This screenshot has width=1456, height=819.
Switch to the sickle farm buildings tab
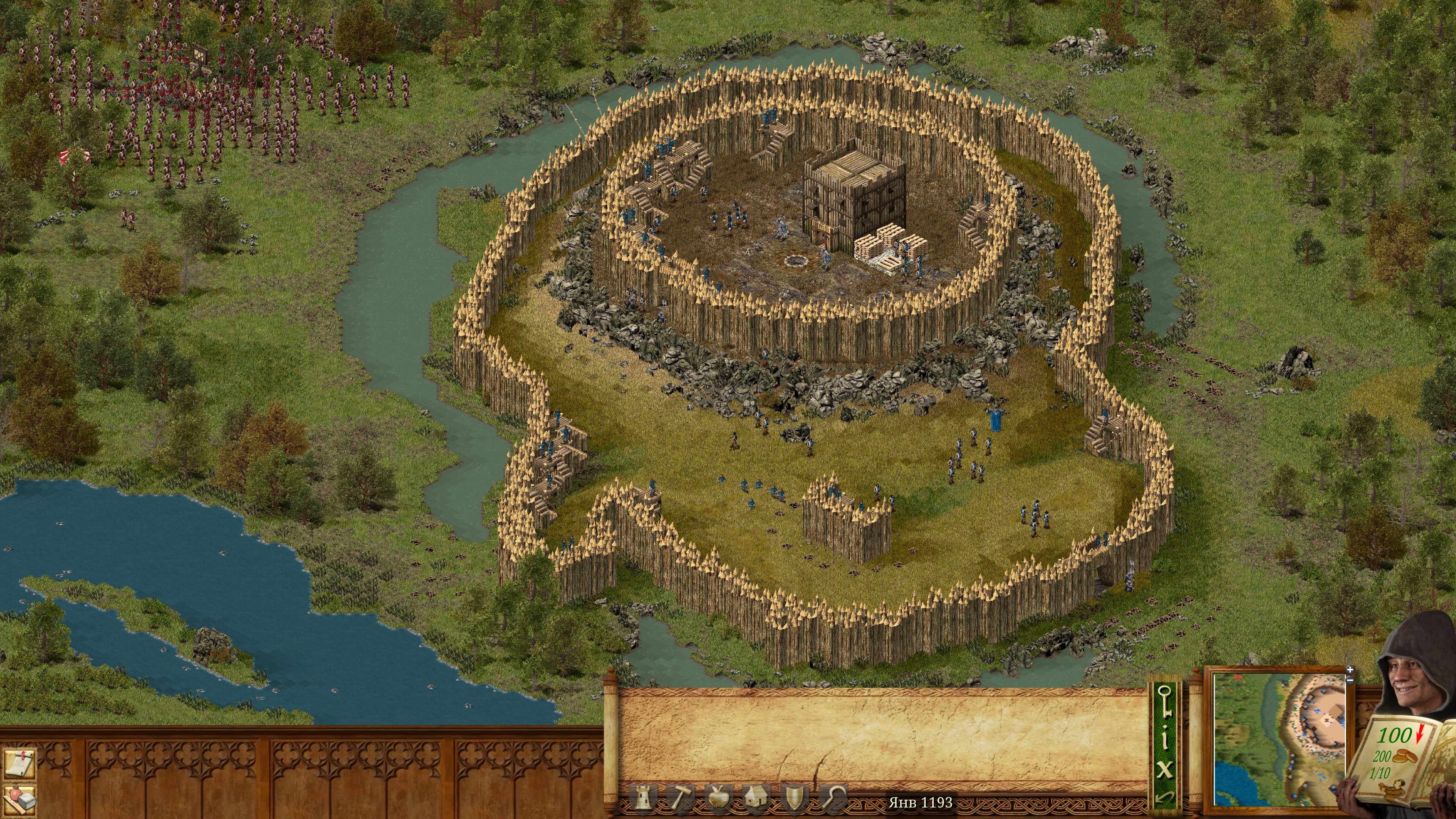point(832,798)
